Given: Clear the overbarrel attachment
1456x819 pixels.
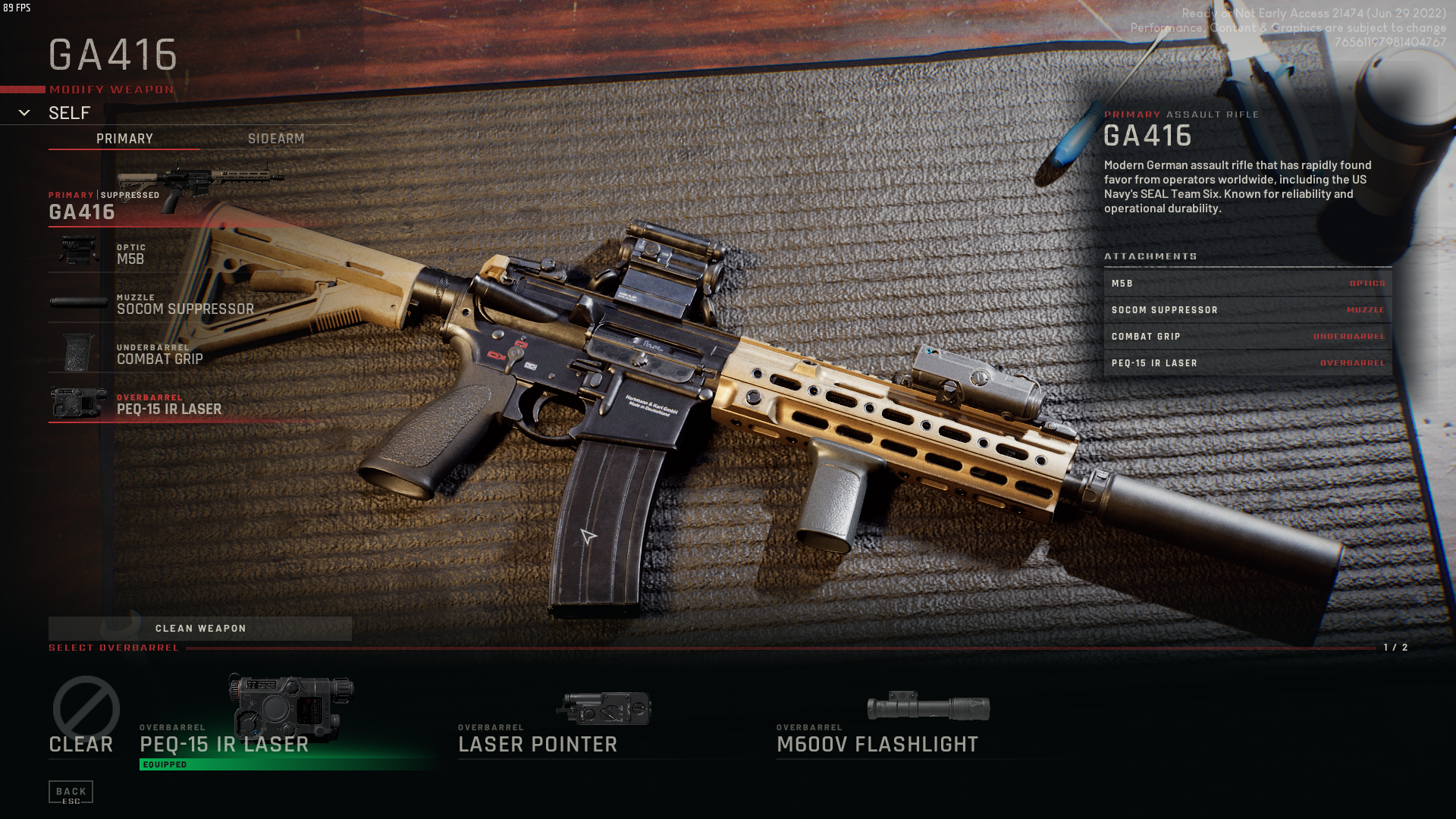Looking at the screenshot, I should tap(82, 718).
